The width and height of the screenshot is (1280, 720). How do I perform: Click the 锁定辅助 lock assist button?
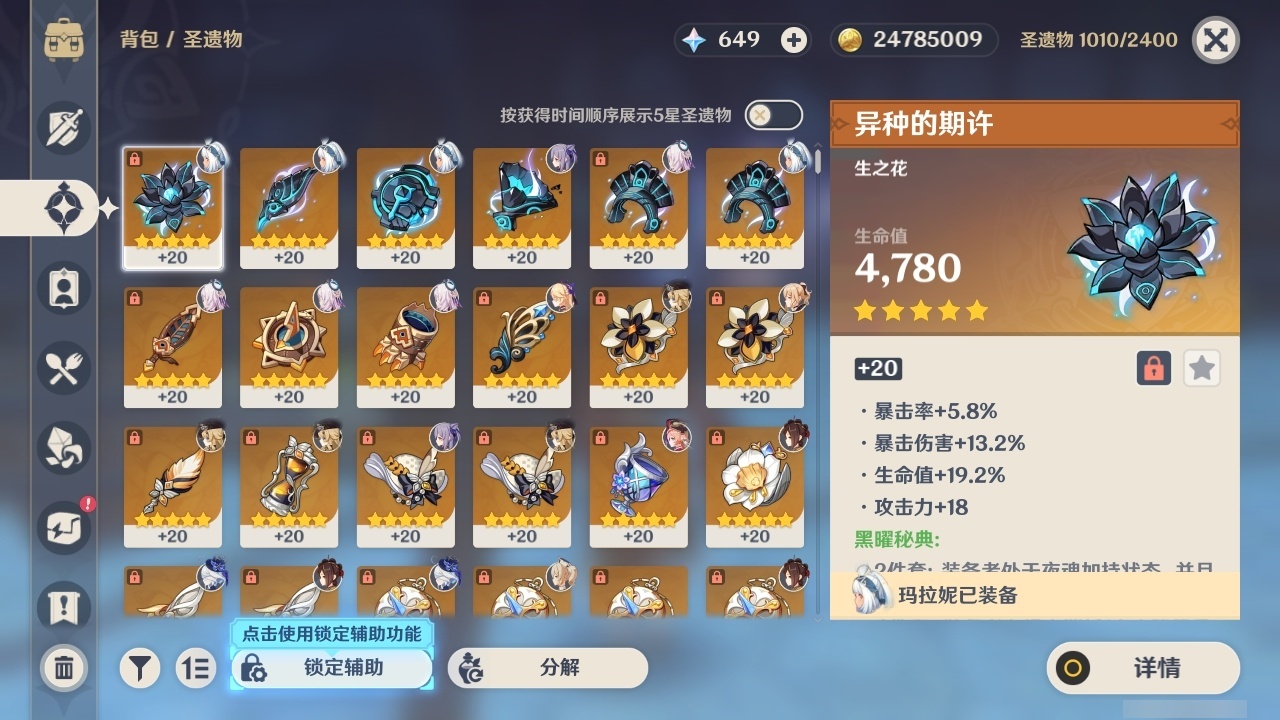330,669
